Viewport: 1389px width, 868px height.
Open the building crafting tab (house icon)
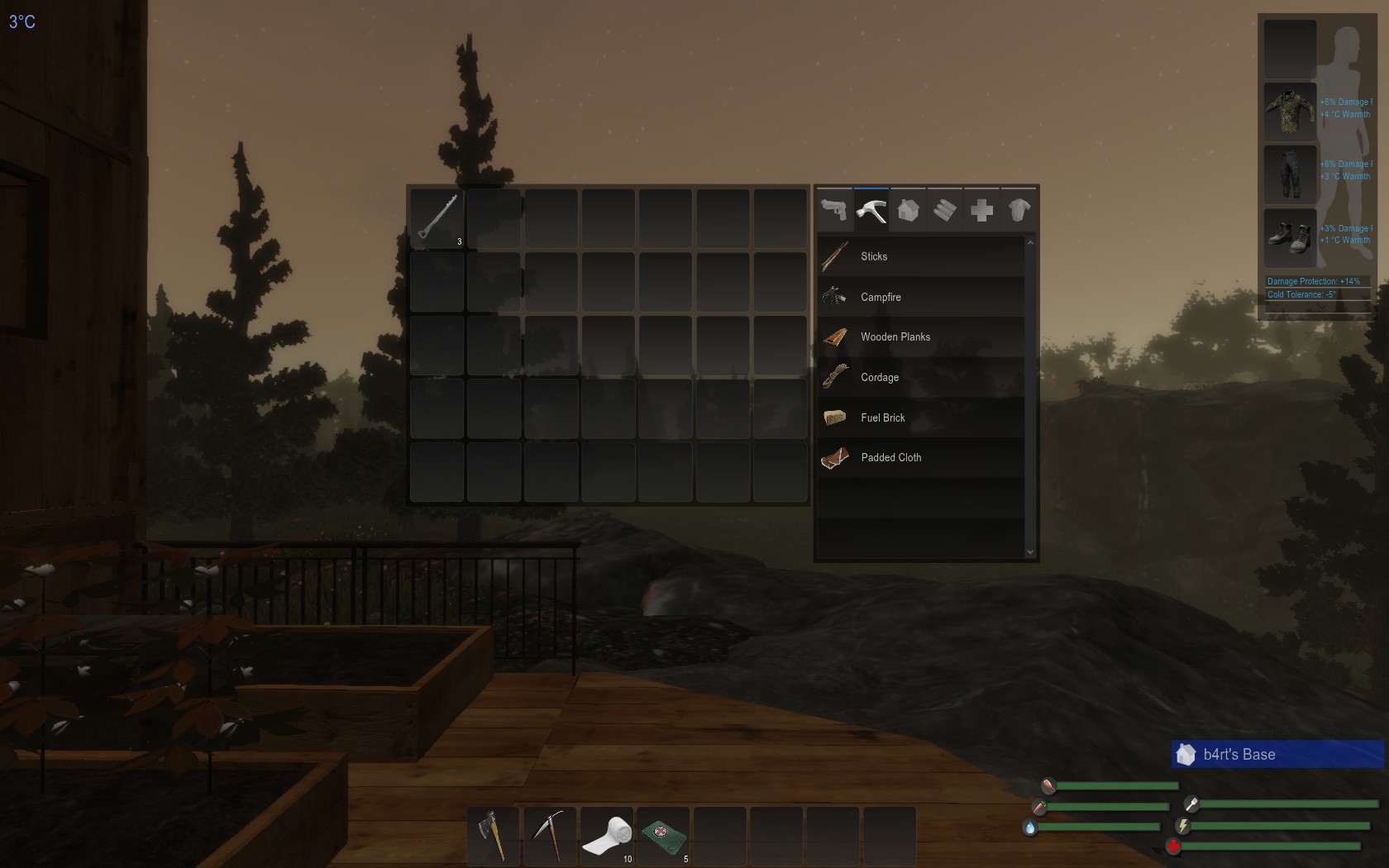(908, 210)
